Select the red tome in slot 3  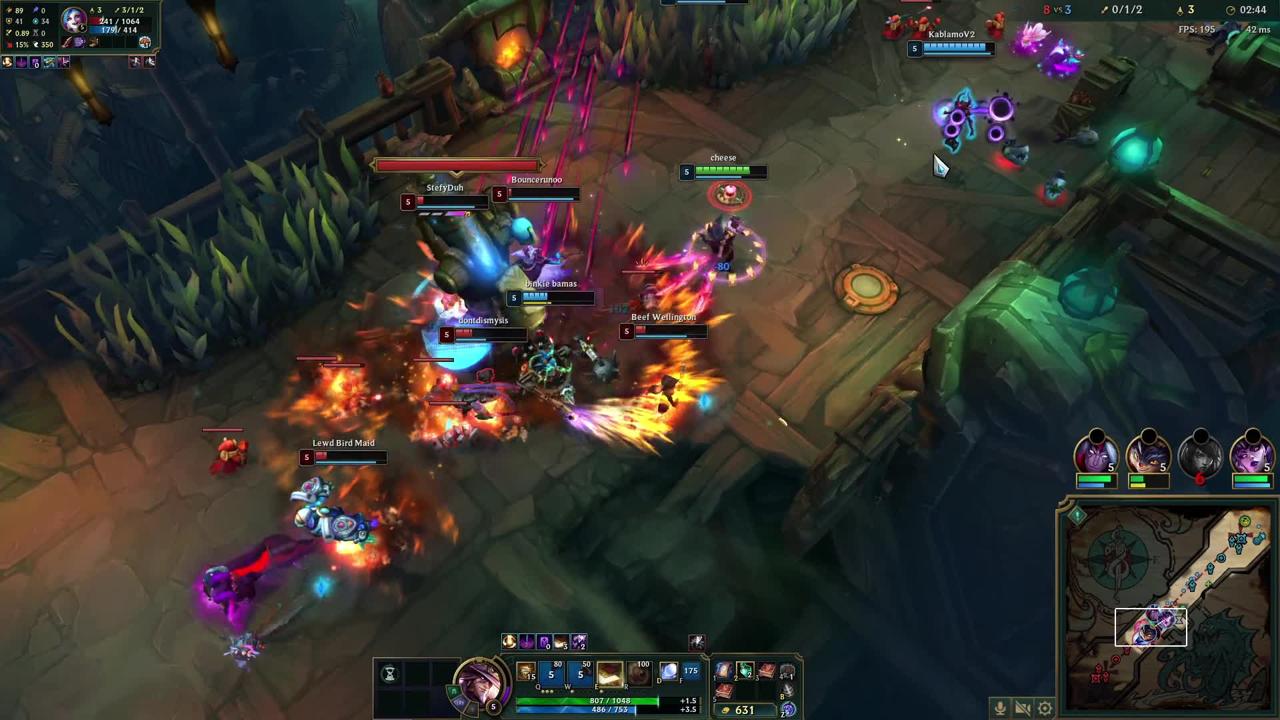coord(766,671)
